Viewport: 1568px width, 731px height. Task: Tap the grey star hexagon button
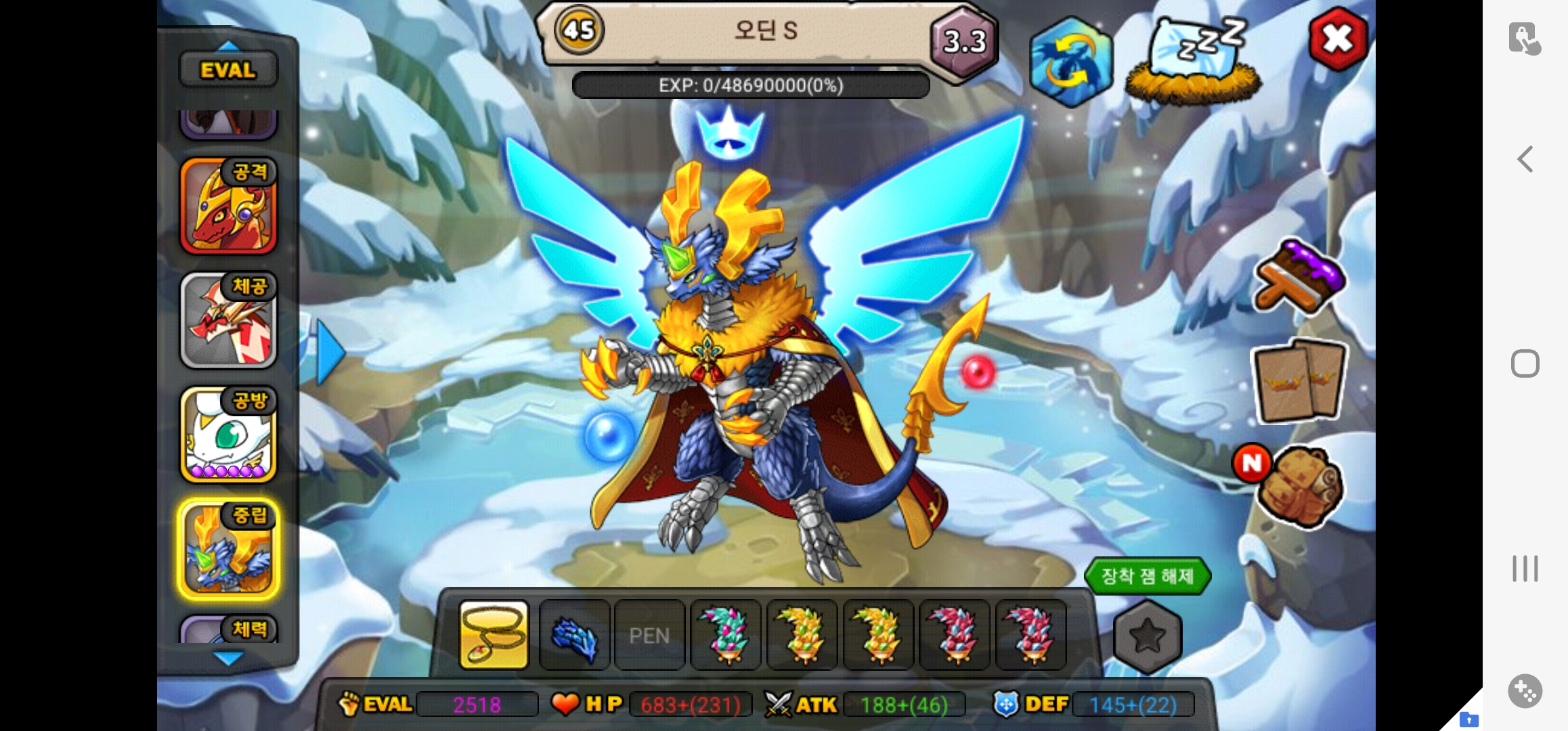pos(1148,636)
